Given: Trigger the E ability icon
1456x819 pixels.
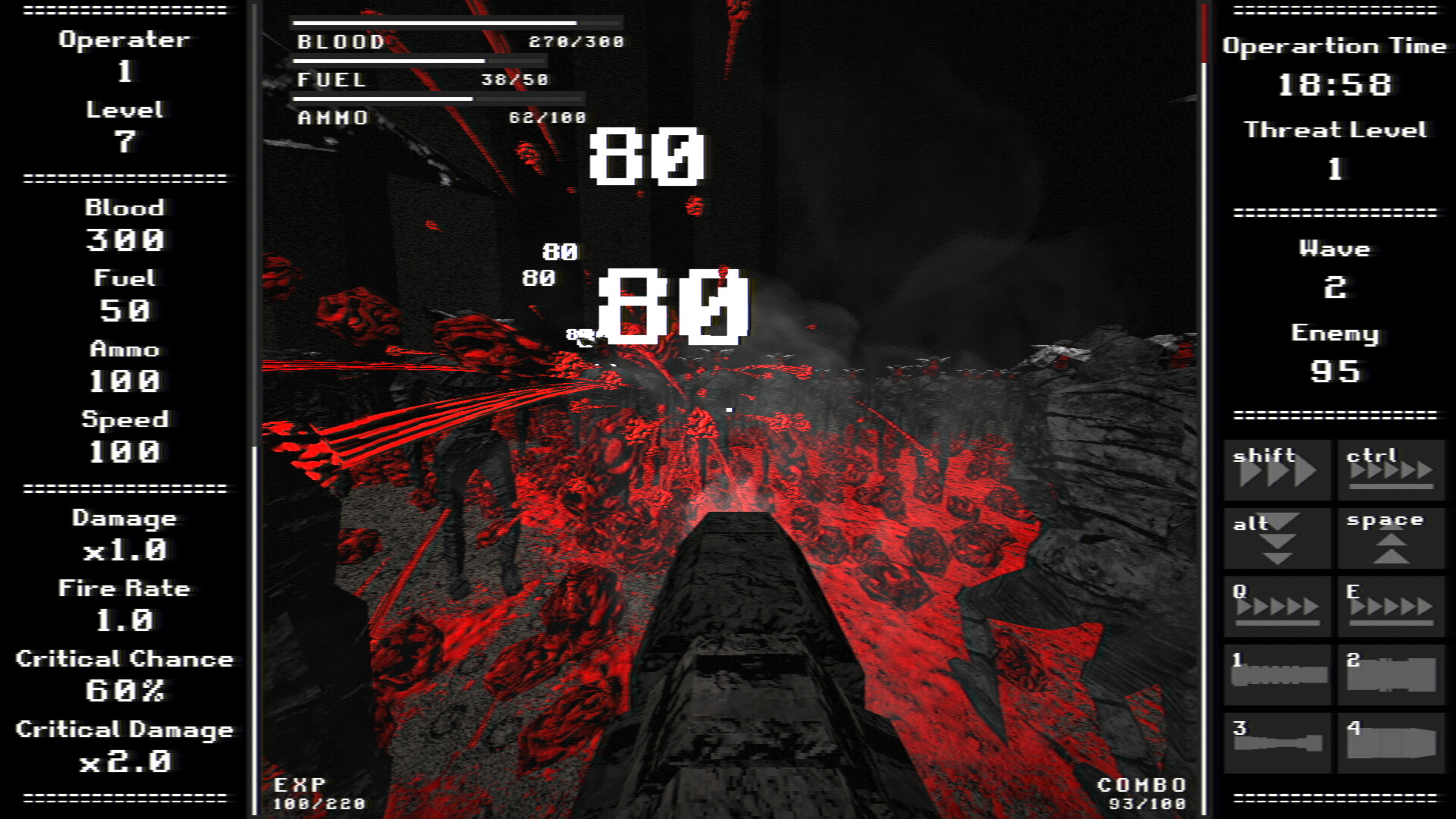Looking at the screenshot, I should [x=1392, y=605].
